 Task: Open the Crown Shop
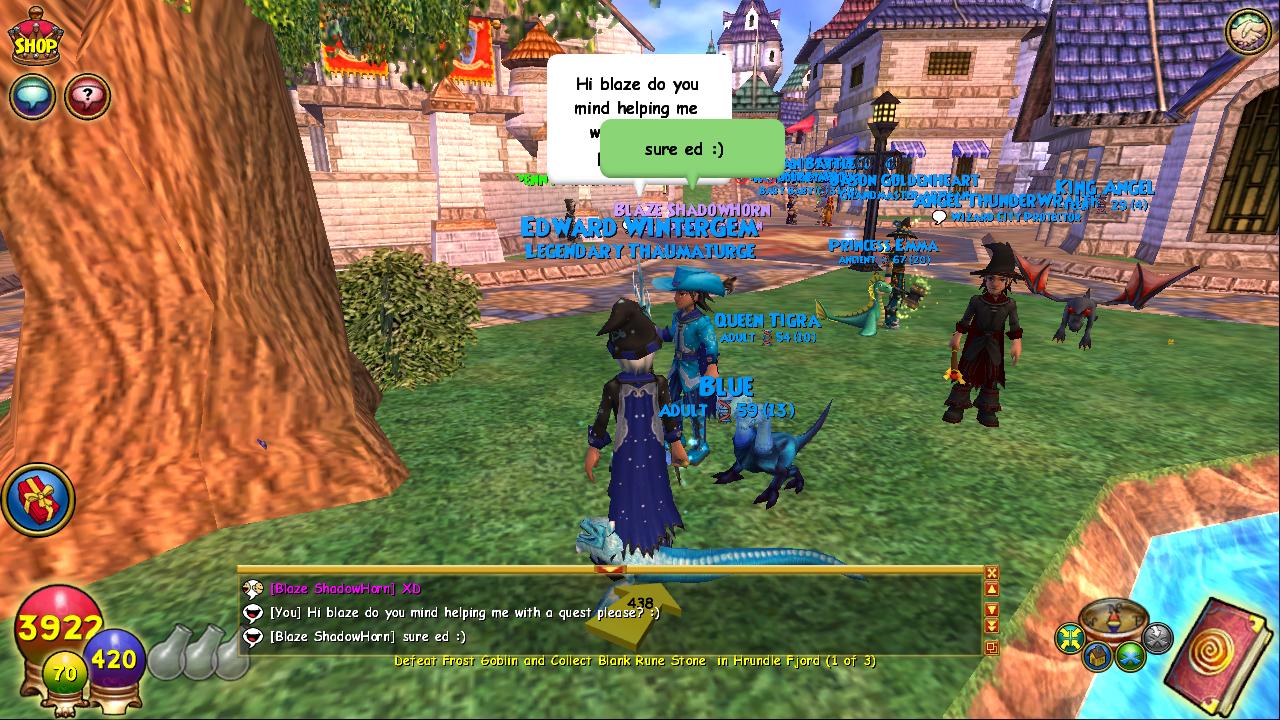35,37
